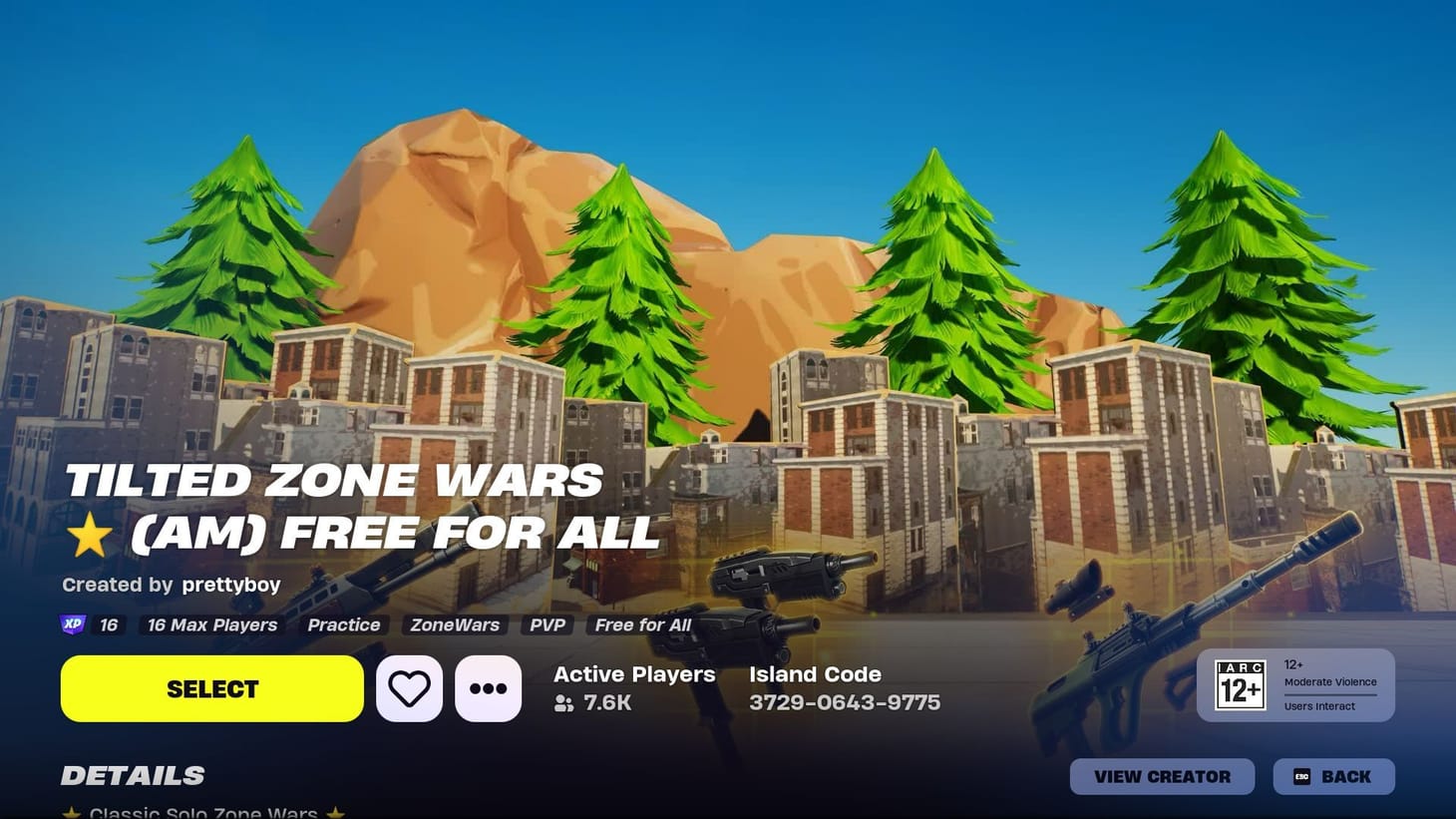Expand the DETAILS section
The height and width of the screenshot is (819, 1456).
point(133,775)
